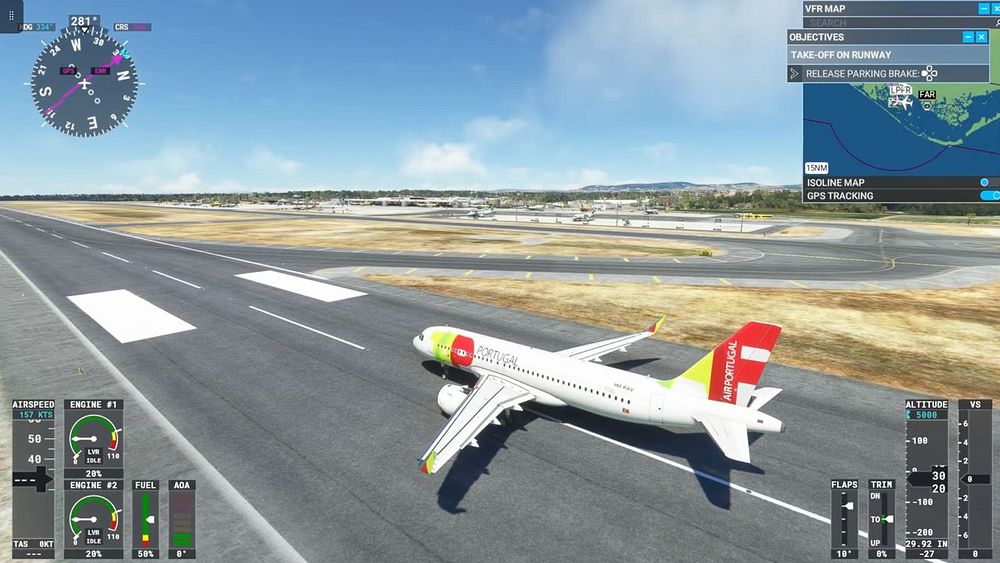Close the Objectives panel

(981, 37)
